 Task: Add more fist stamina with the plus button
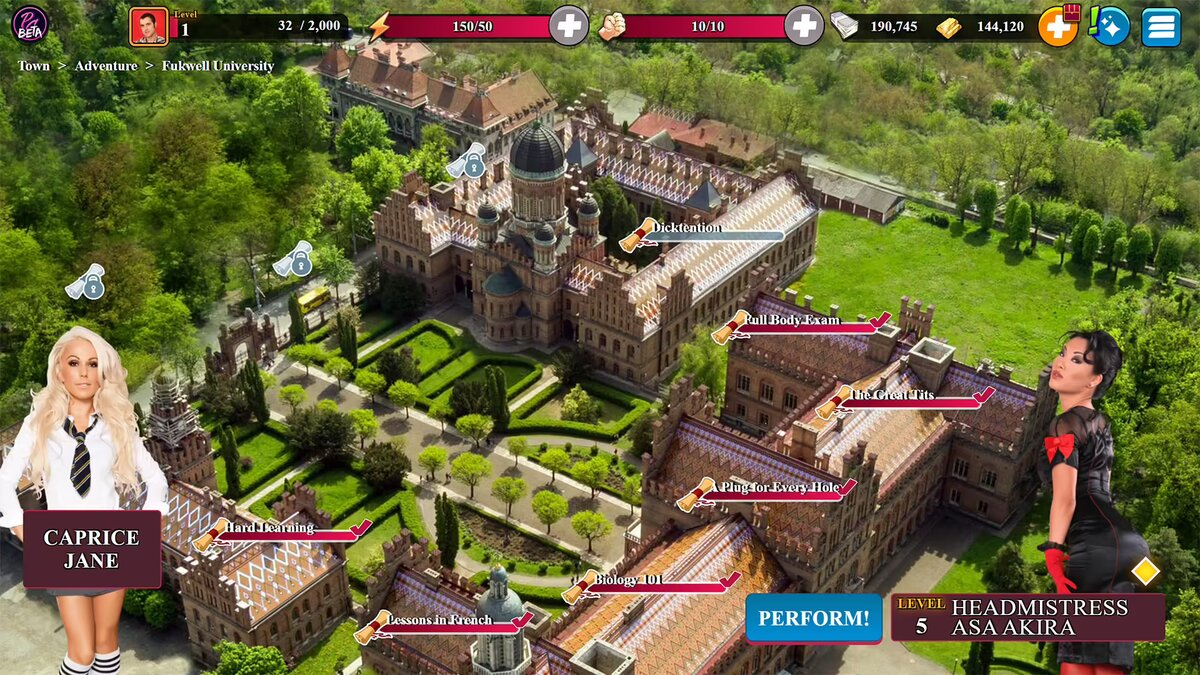click(803, 26)
